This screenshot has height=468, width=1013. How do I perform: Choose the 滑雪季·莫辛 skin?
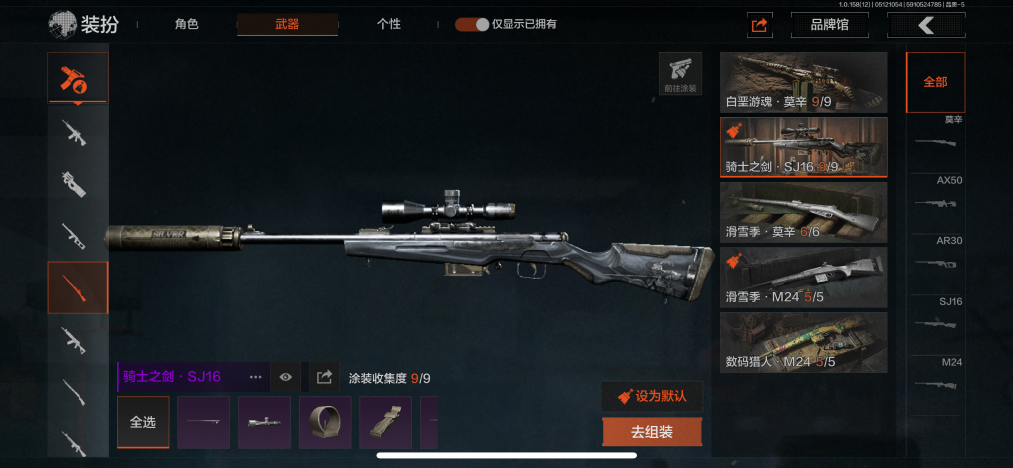(x=803, y=212)
